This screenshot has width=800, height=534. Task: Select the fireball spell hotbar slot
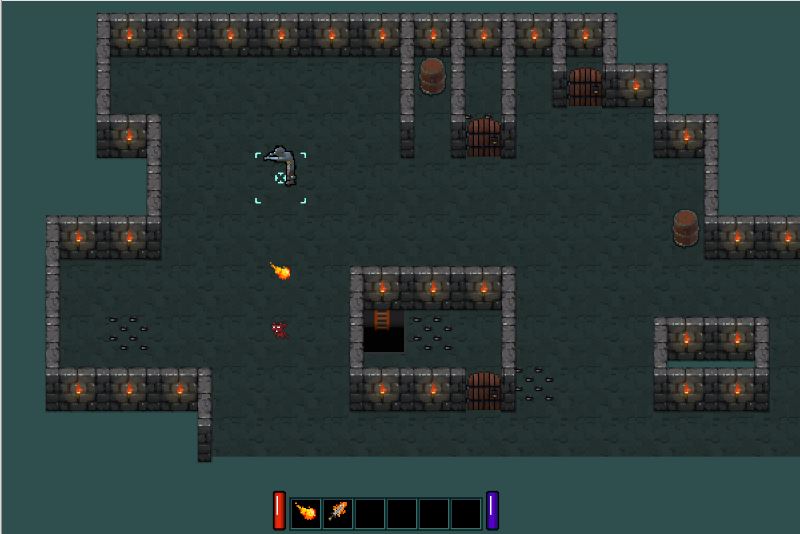pos(306,513)
